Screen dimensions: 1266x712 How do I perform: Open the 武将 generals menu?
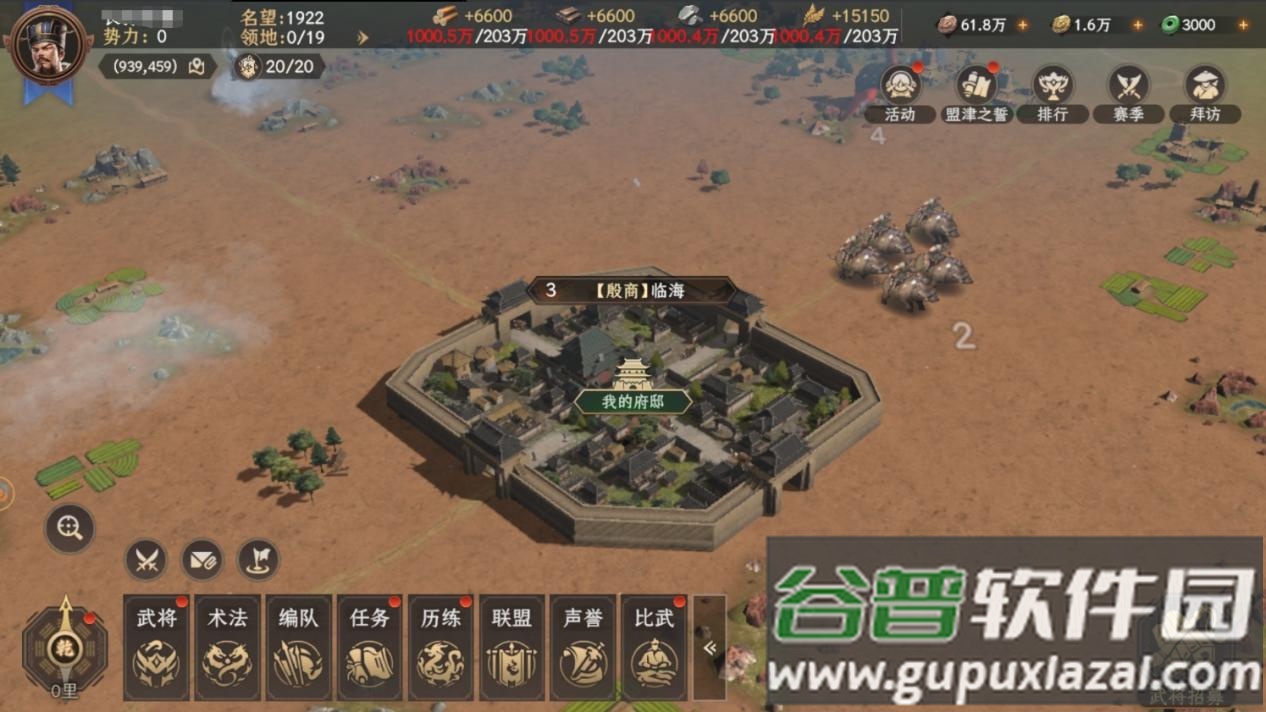pyautogui.click(x=156, y=647)
